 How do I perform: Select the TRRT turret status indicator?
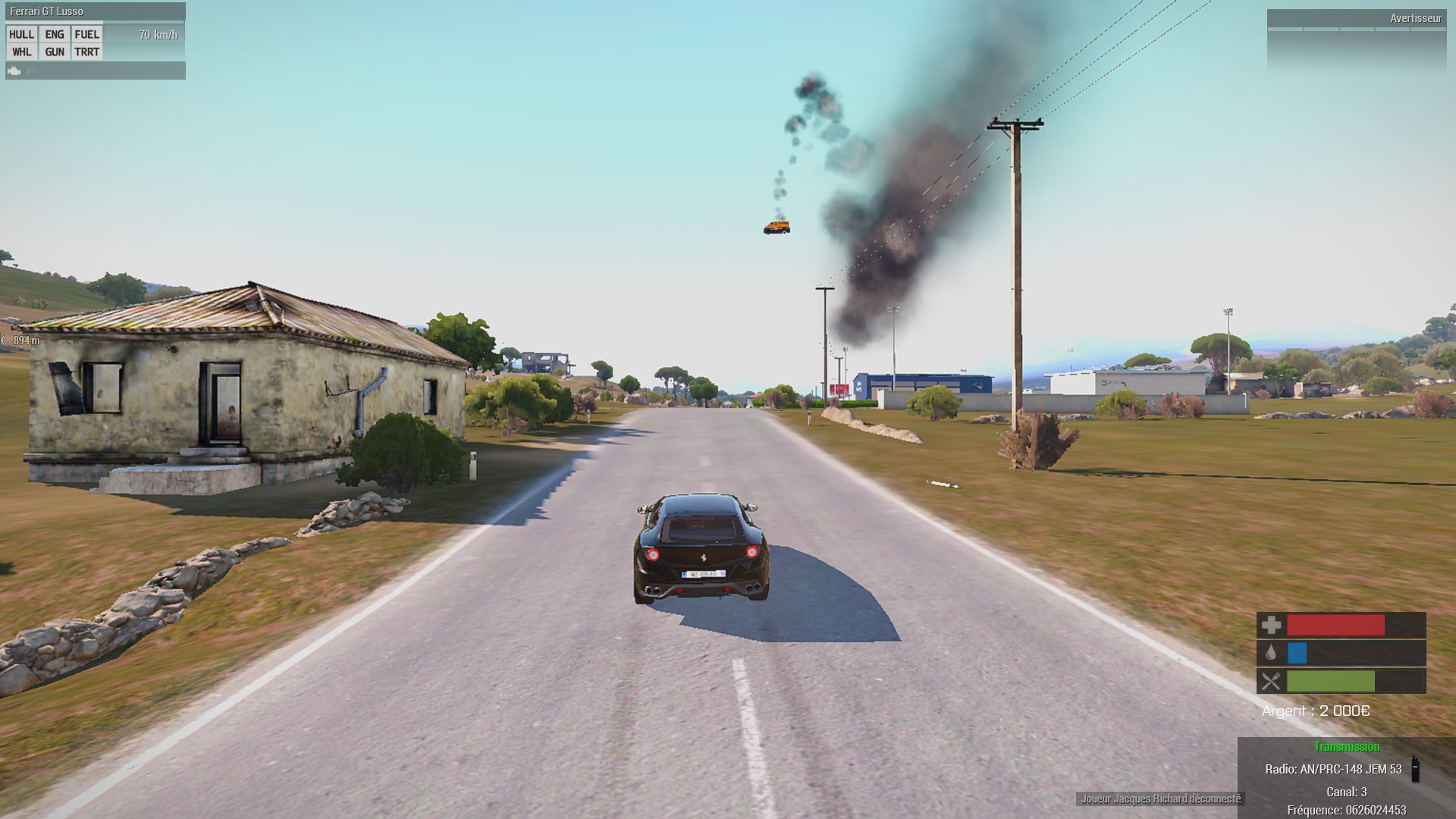point(87,52)
